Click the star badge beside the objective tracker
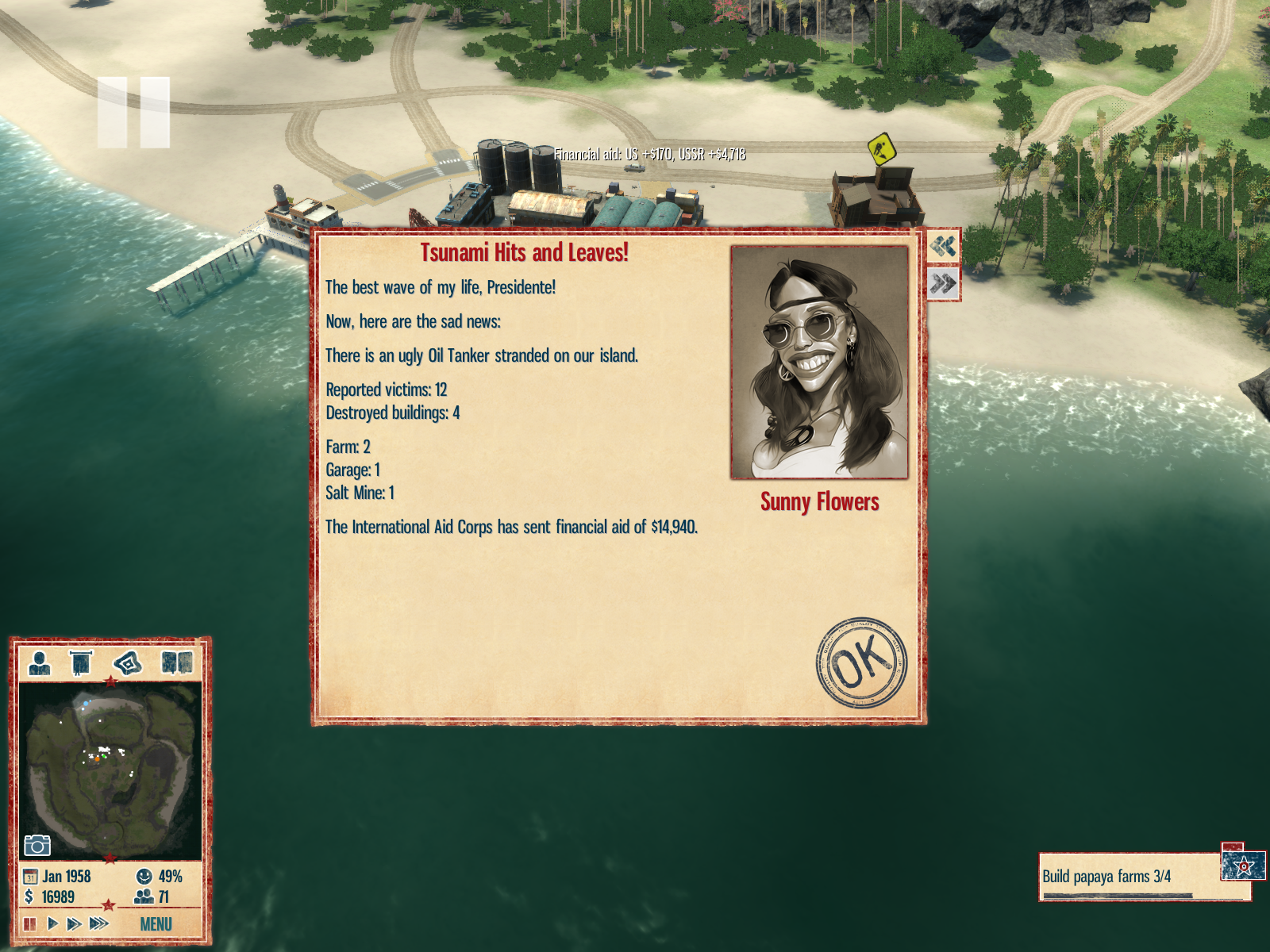Image resolution: width=1270 pixels, height=952 pixels. tap(1243, 865)
